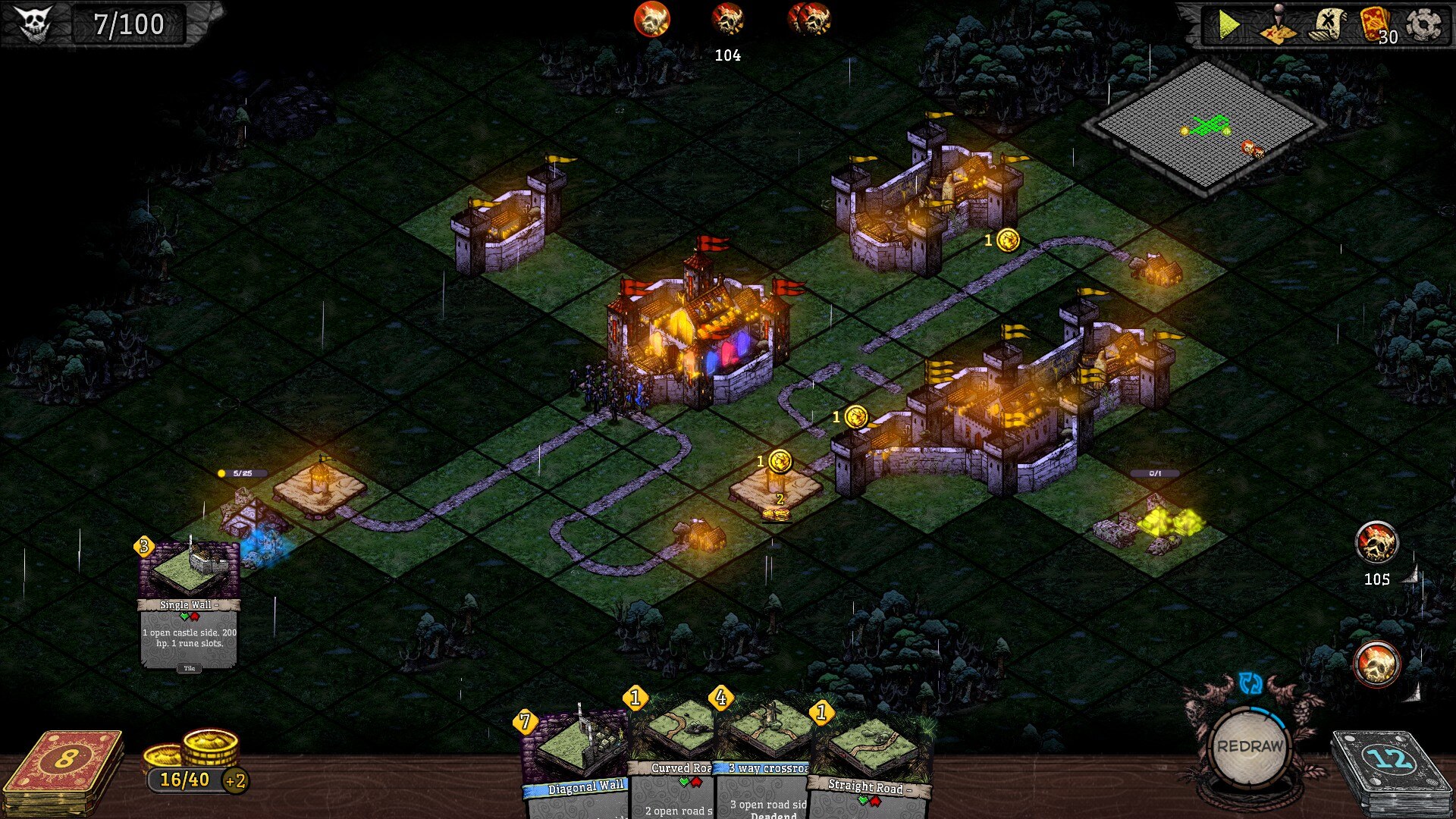1456x819 pixels.
Task: Choose the Curved Road card
Action: (673, 758)
